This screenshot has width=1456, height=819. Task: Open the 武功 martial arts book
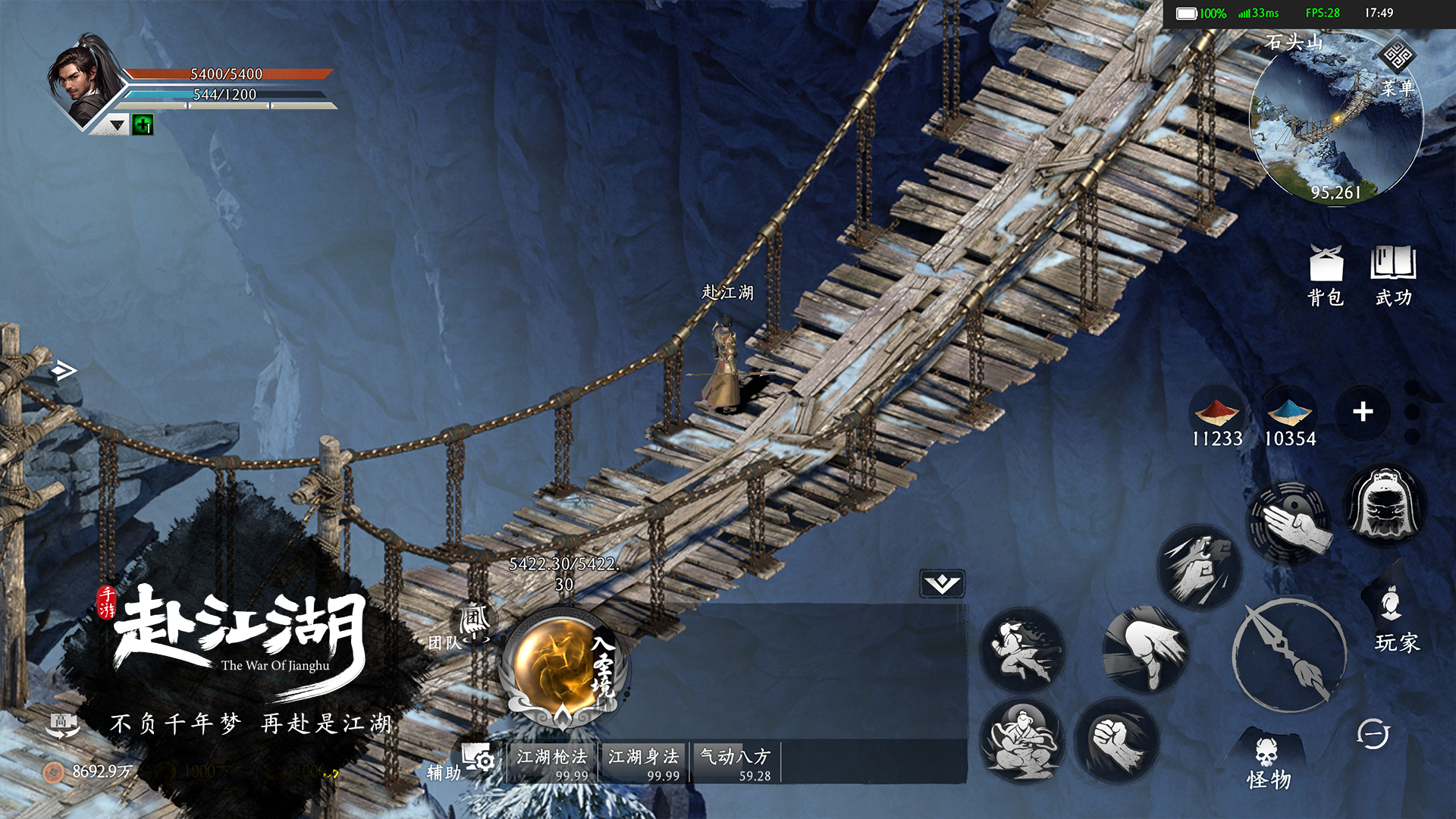1393,276
